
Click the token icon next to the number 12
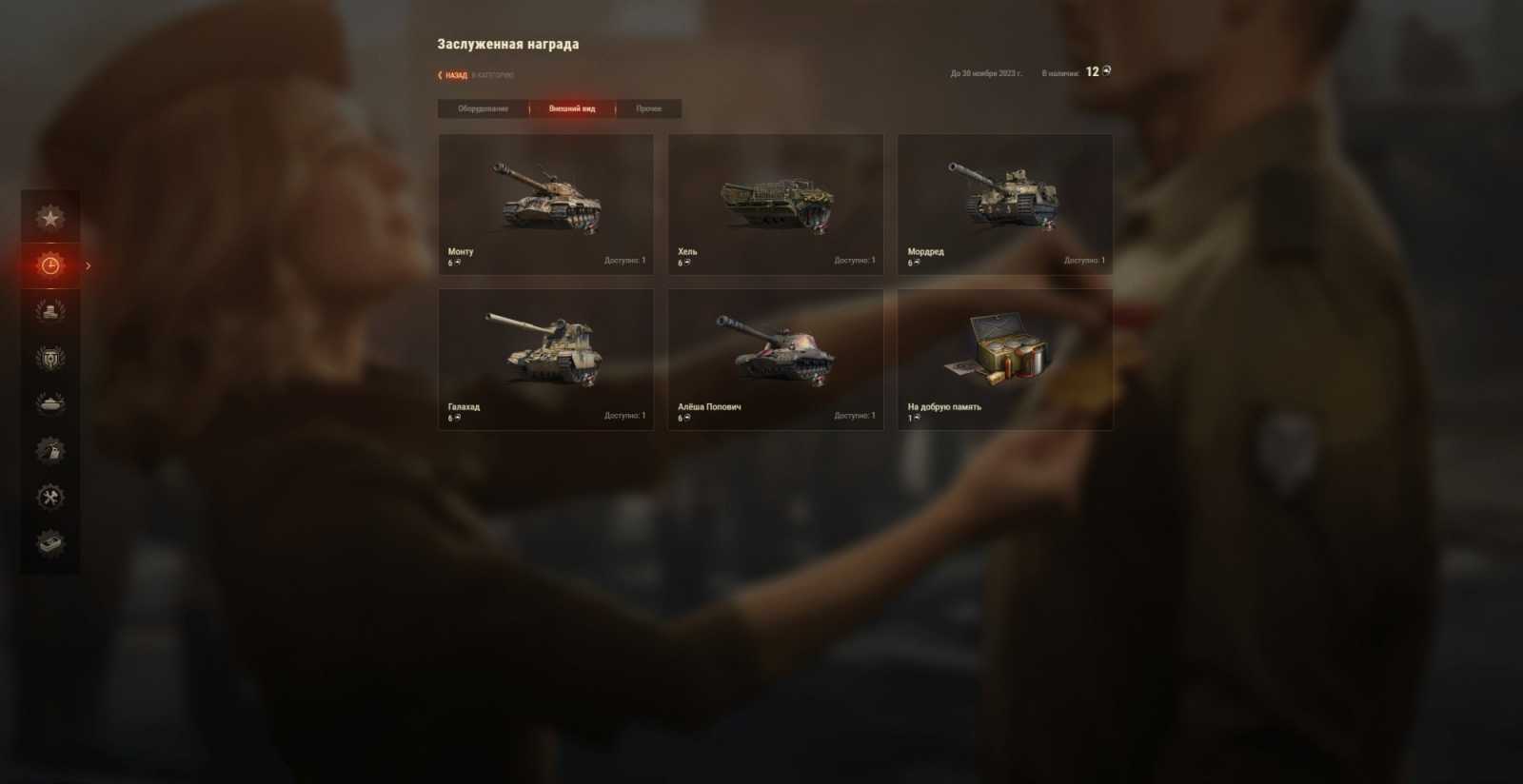(1106, 70)
